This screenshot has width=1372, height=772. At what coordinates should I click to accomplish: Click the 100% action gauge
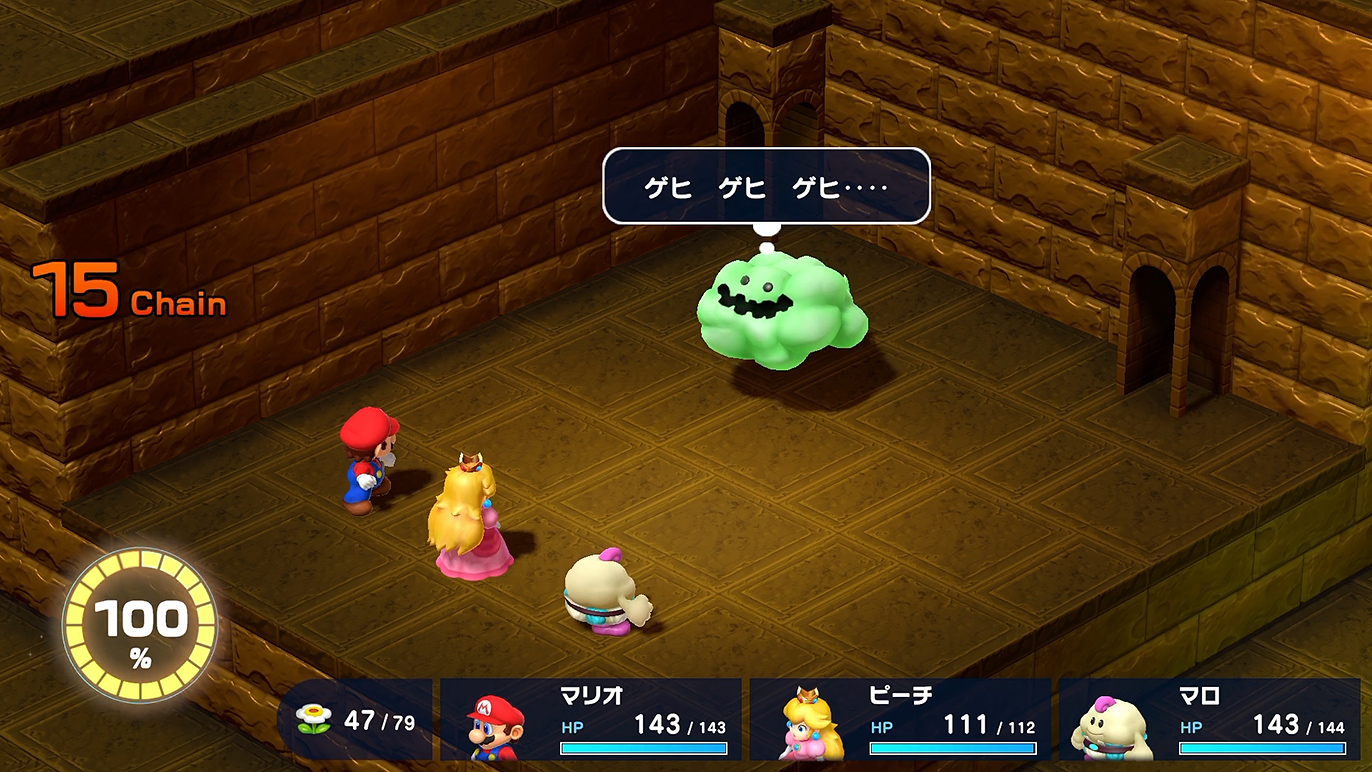[x=140, y=624]
